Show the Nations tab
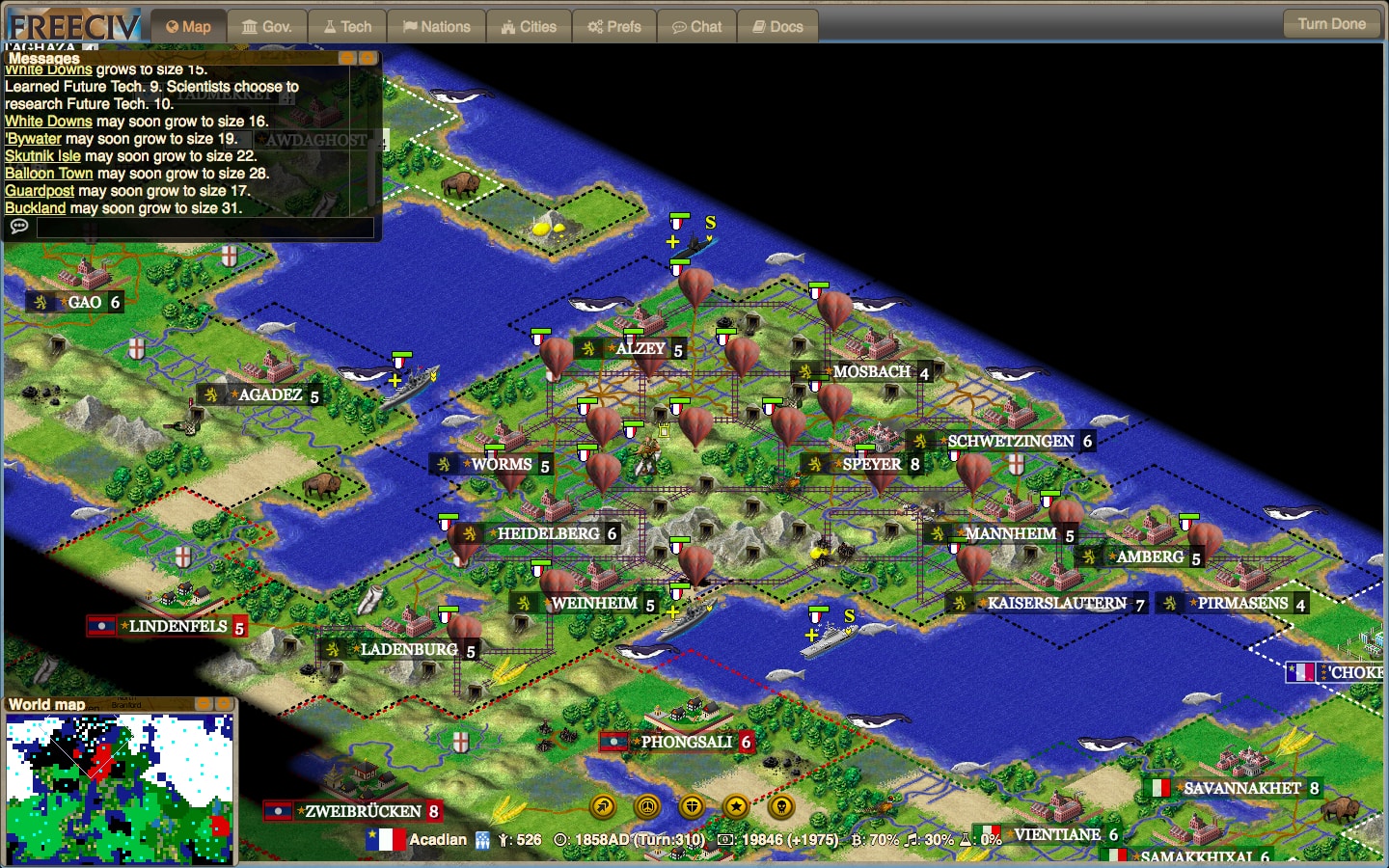The image size is (1389, 868). pos(436,27)
